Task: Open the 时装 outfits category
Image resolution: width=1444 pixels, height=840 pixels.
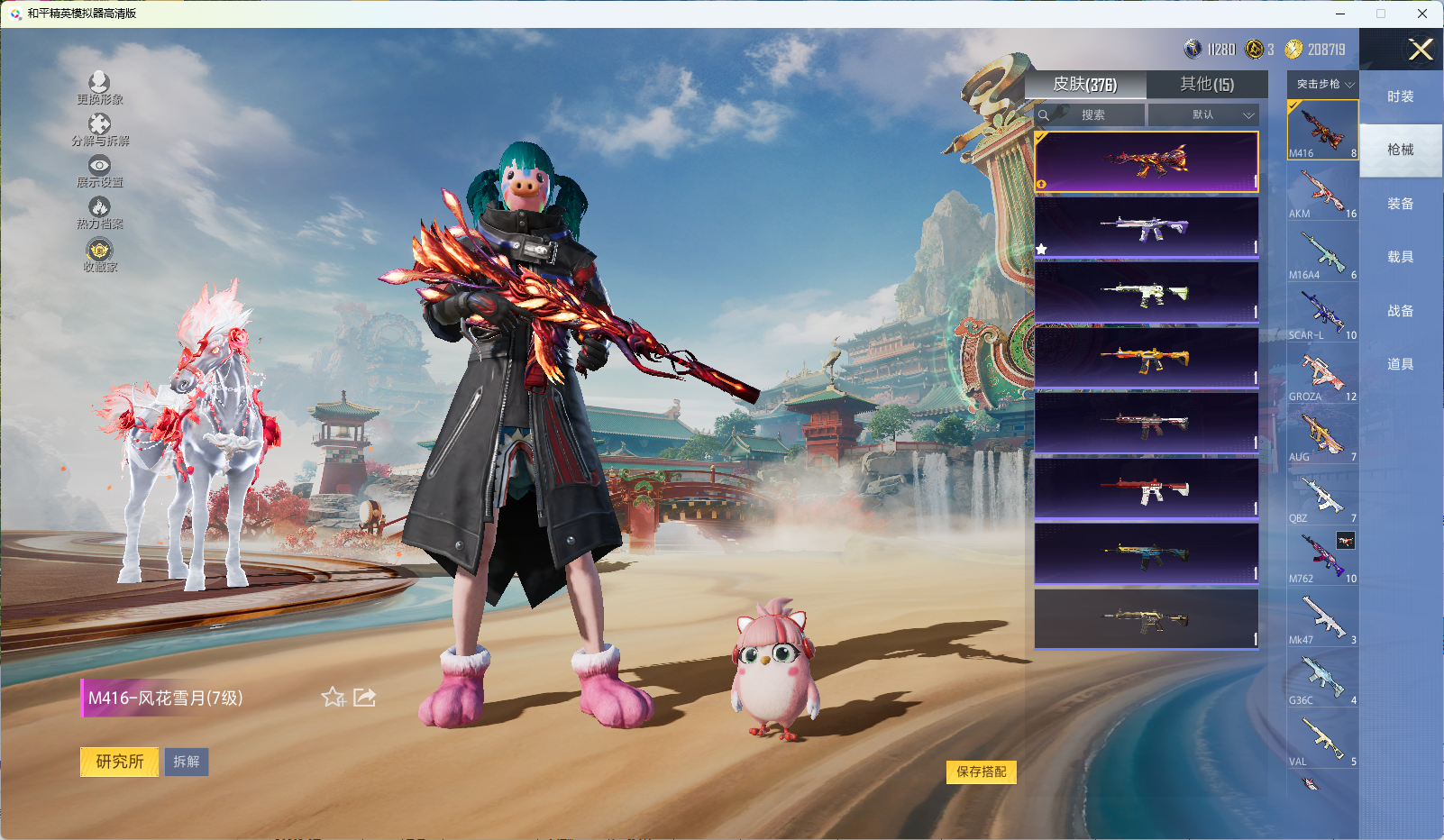Action: click(x=1400, y=96)
